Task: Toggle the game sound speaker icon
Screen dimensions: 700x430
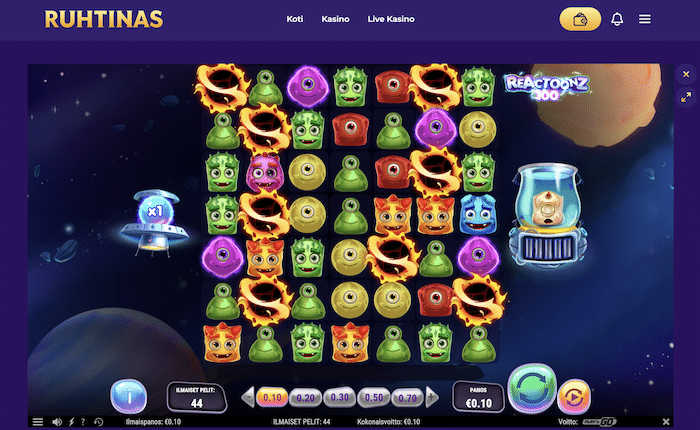Action: pos(56,422)
